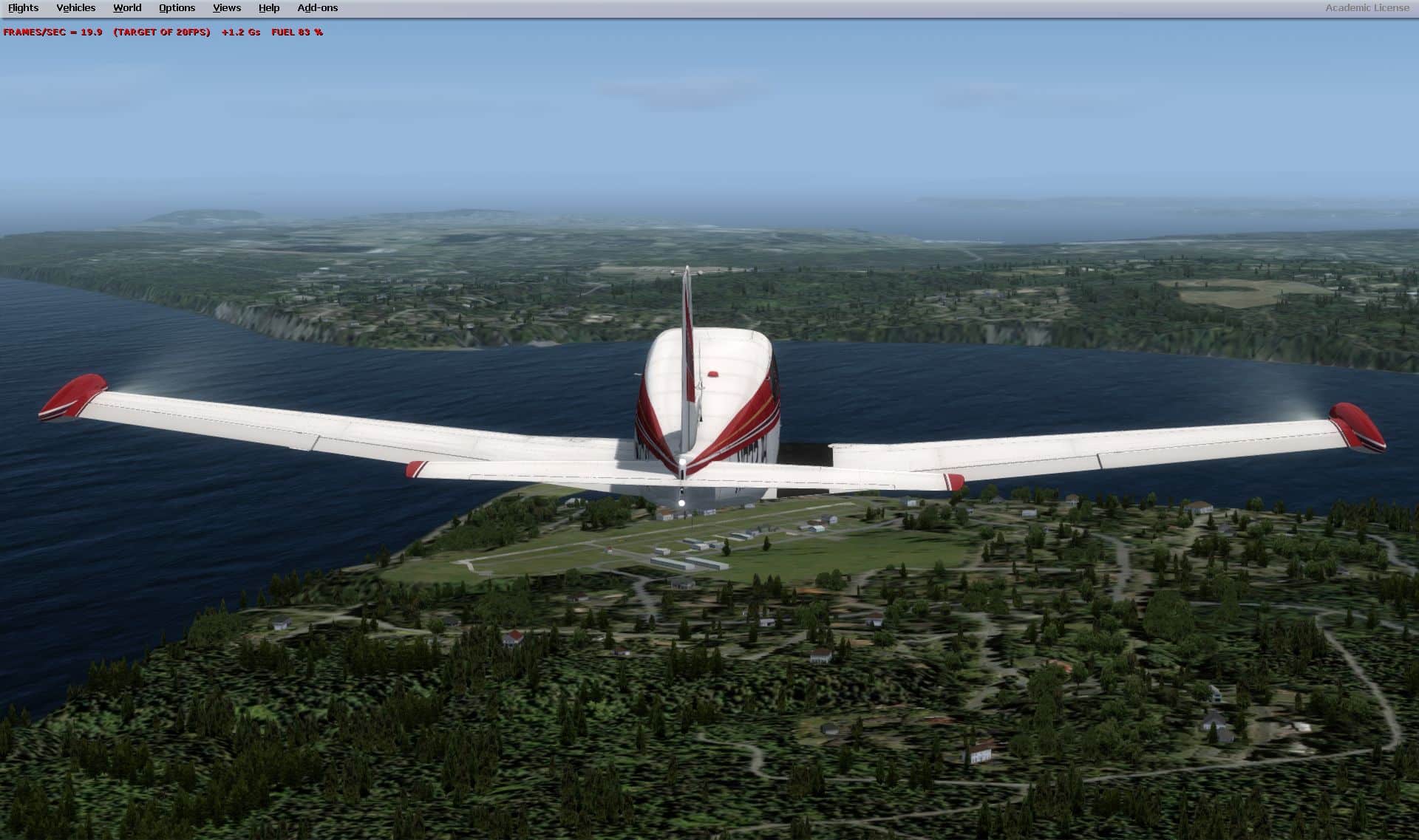The height and width of the screenshot is (840, 1419).
Task: Expand the Add-ons menu
Action: [x=317, y=8]
